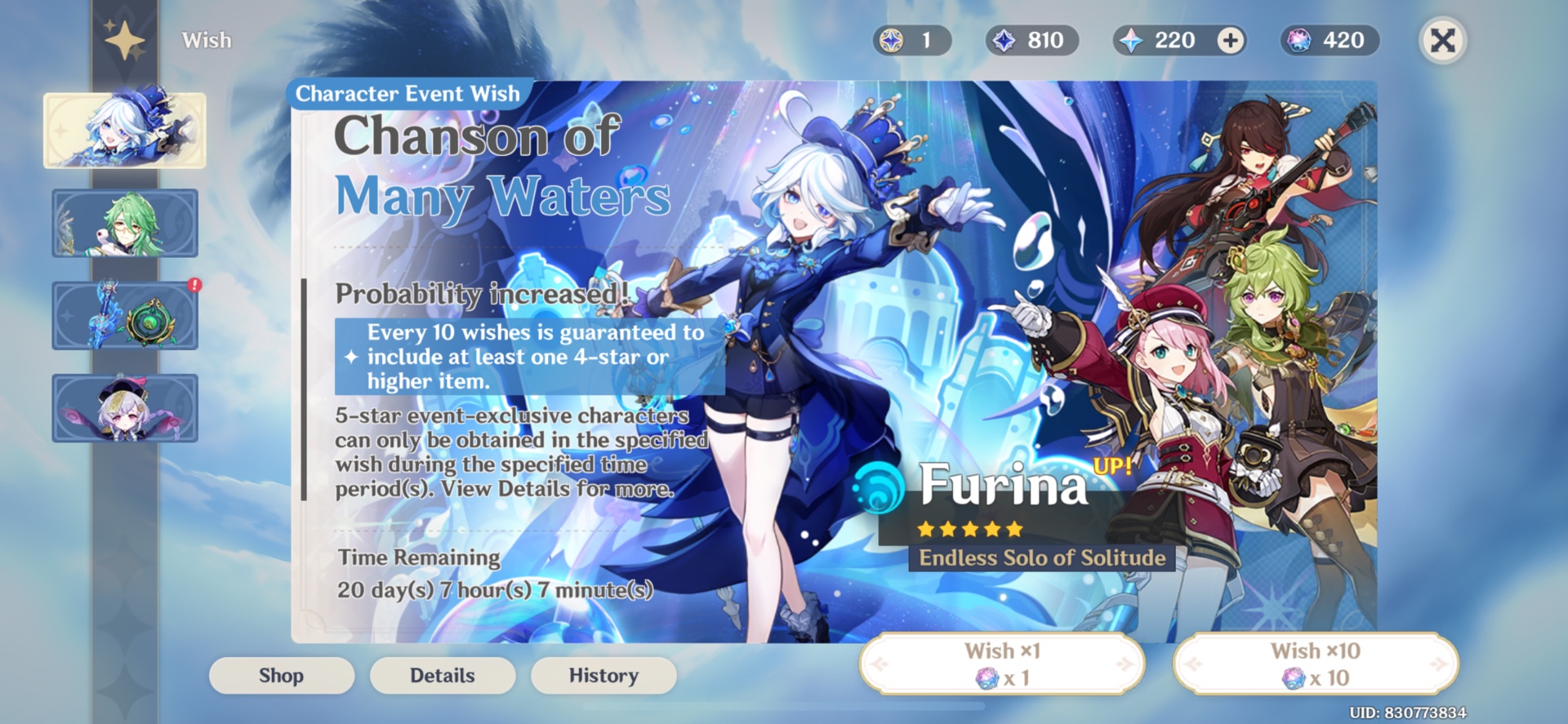Image resolution: width=1568 pixels, height=724 pixels.
Task: Switch to the standard wish banner with Qiqi
Action: click(124, 408)
